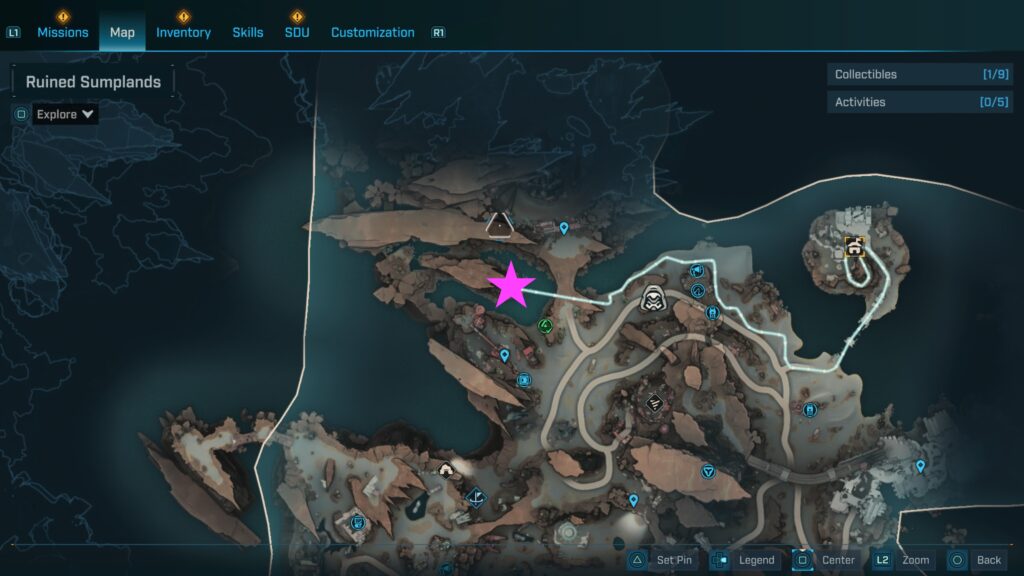
Task: Switch to the Customization tab
Action: point(372,32)
